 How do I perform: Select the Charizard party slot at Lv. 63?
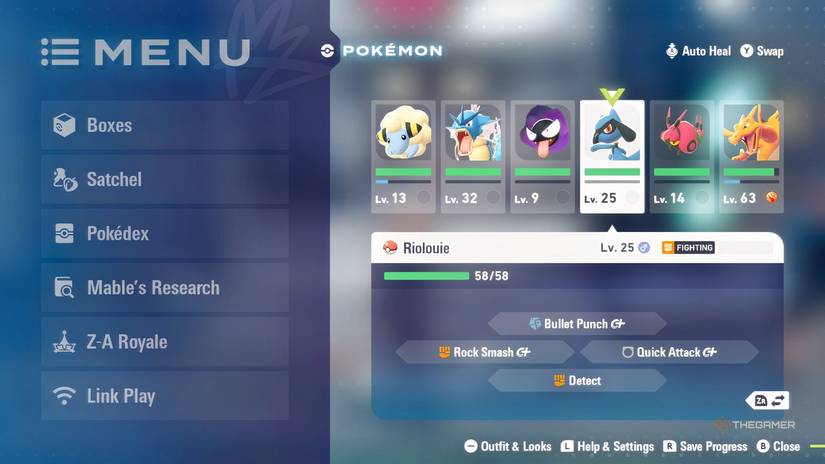(x=752, y=156)
